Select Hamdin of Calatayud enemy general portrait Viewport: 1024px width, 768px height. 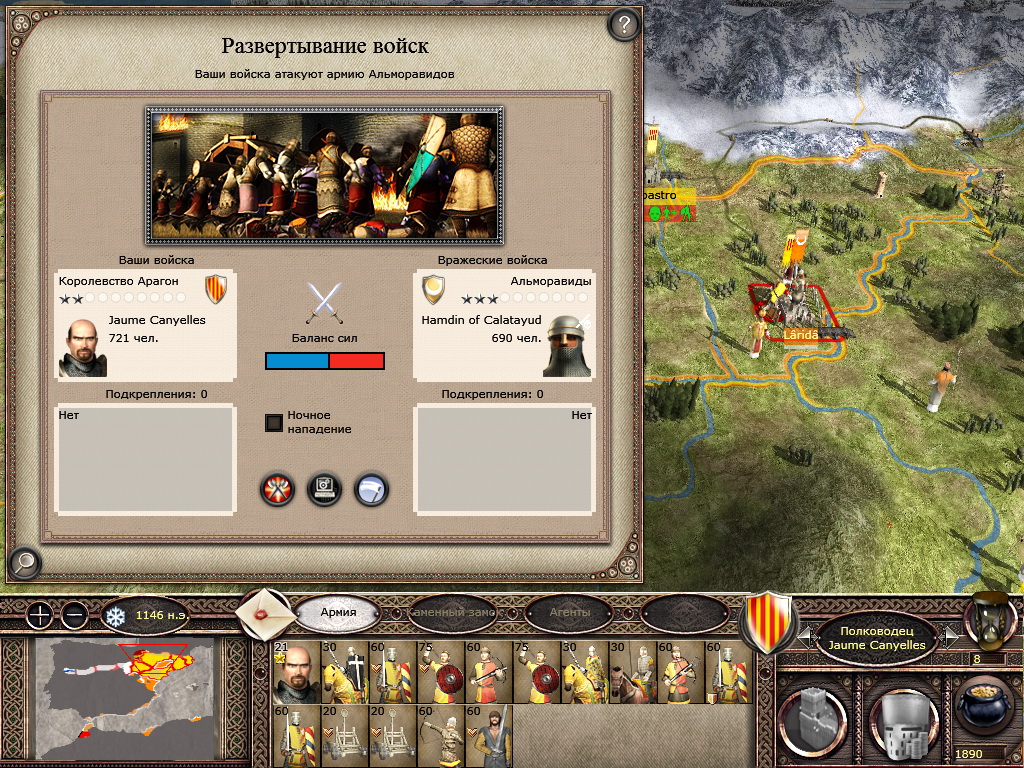[567, 346]
